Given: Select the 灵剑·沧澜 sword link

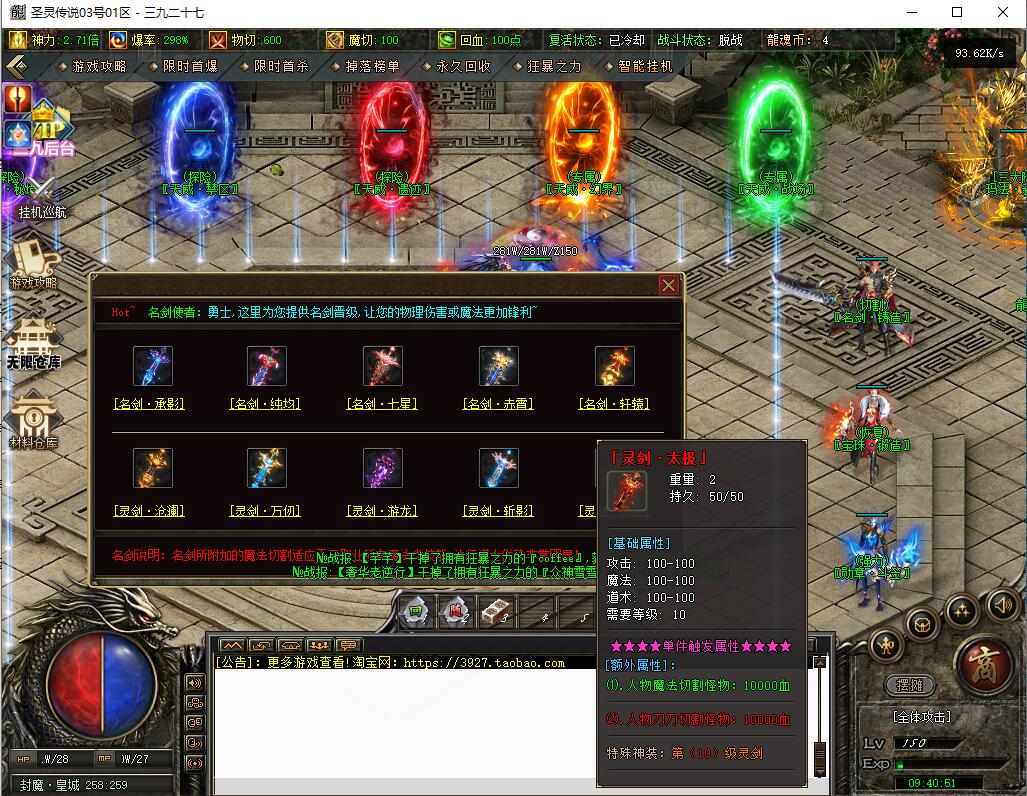Looking at the screenshot, I should click(149, 511).
